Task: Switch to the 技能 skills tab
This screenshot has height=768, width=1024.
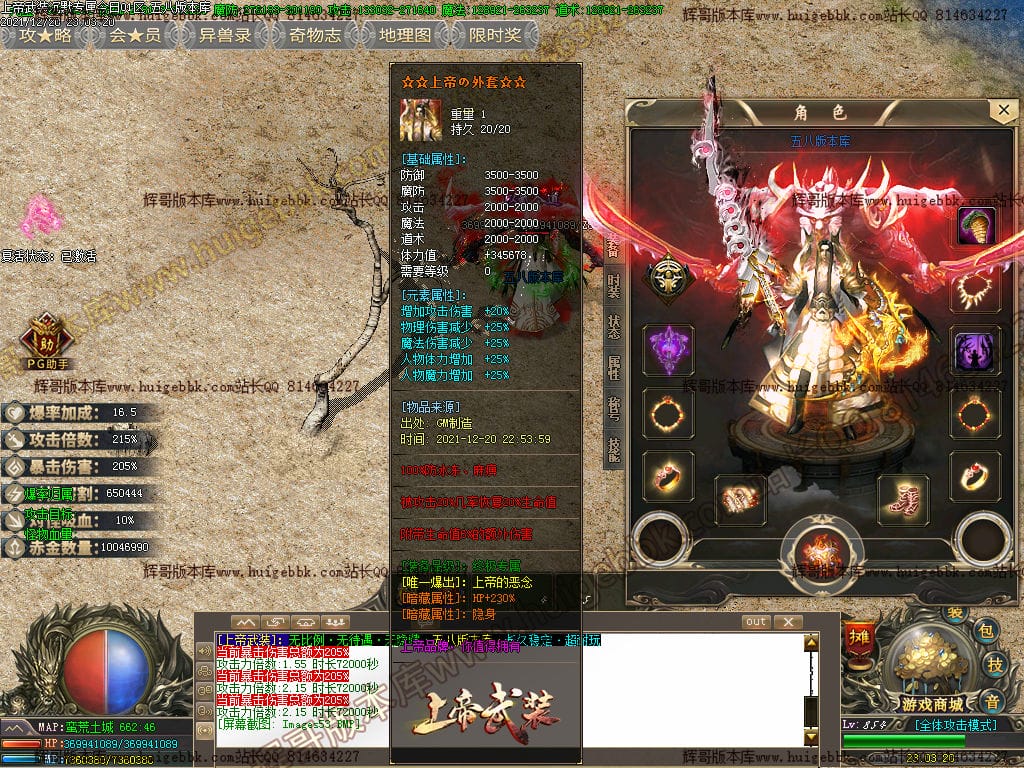Action: click(x=613, y=450)
